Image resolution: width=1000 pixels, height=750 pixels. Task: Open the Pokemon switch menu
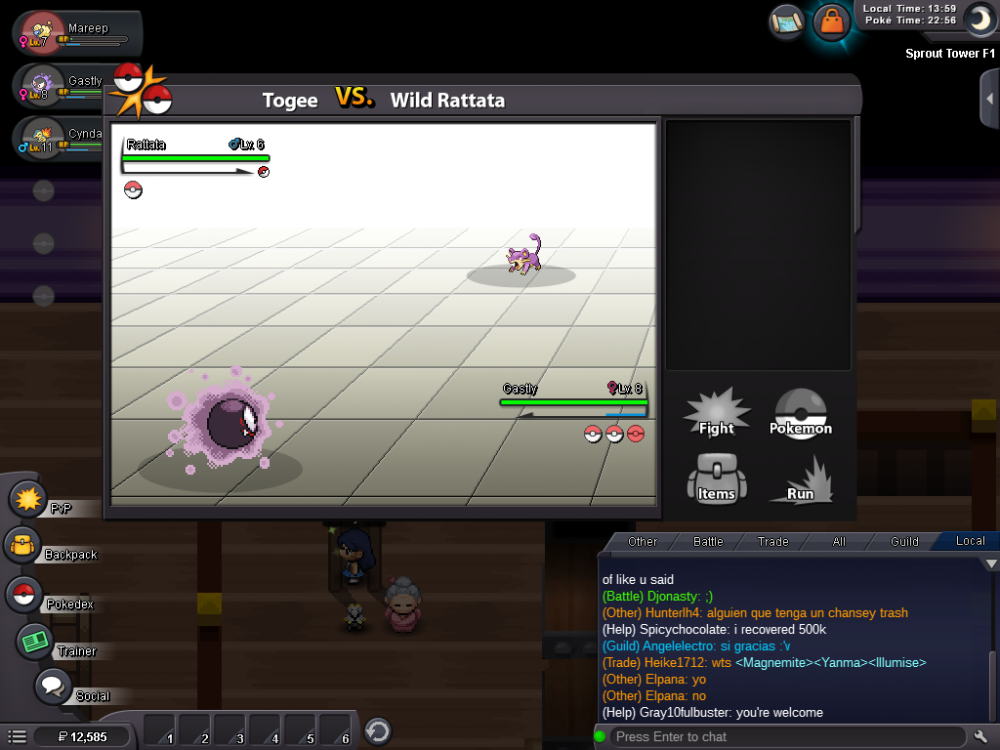[x=800, y=414]
